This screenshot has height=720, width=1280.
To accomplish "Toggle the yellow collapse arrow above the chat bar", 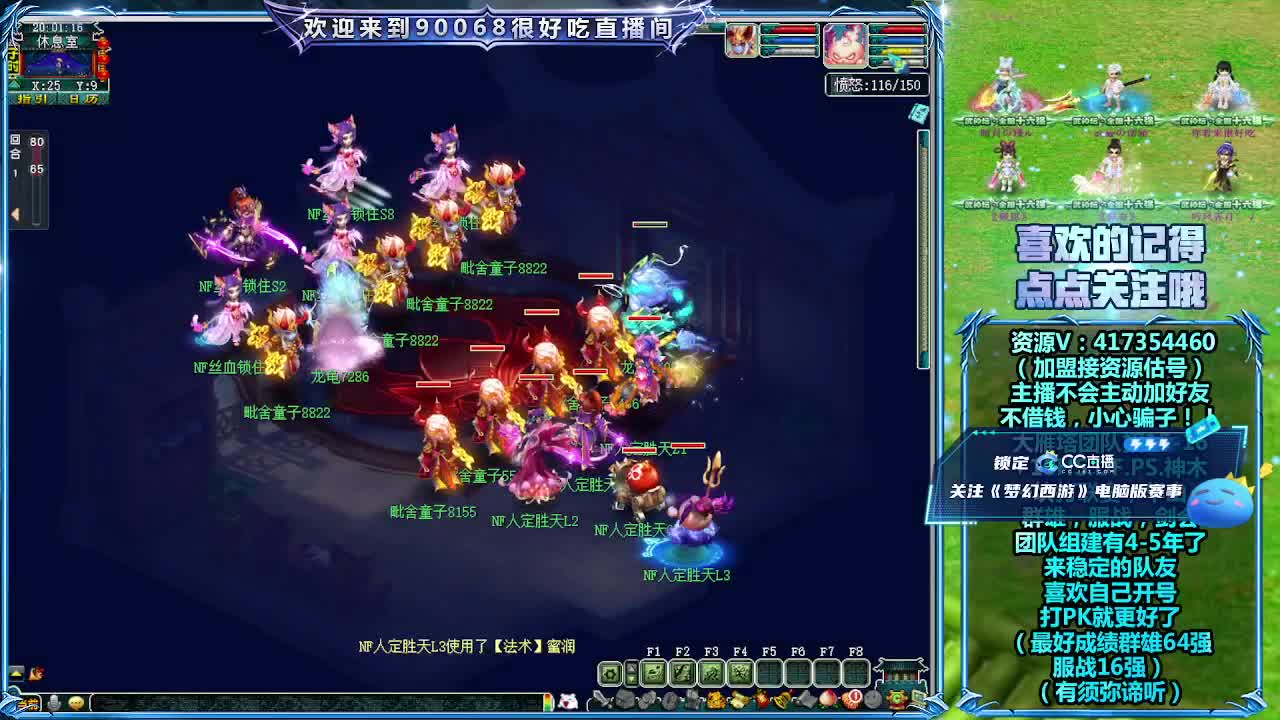I will pos(18,673).
